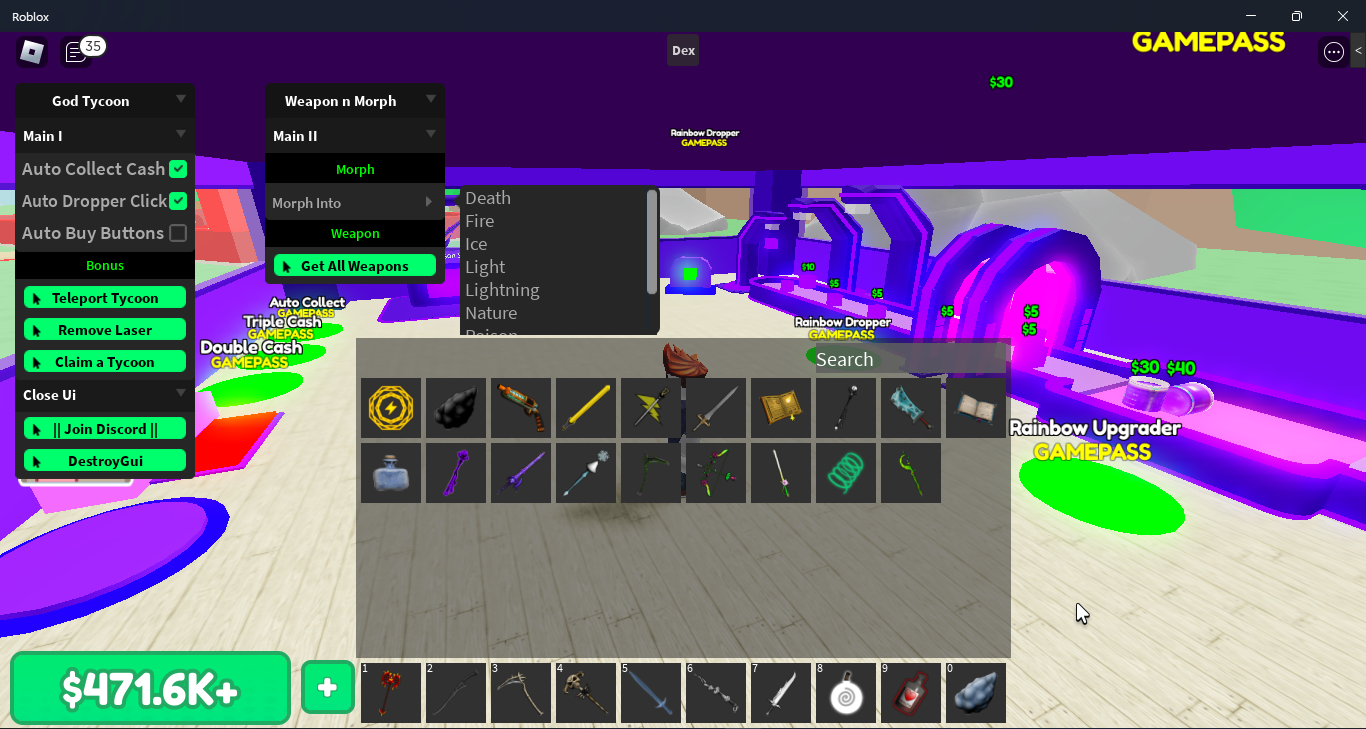
Task: Expand the Morph Into submenu
Action: (x=355, y=201)
